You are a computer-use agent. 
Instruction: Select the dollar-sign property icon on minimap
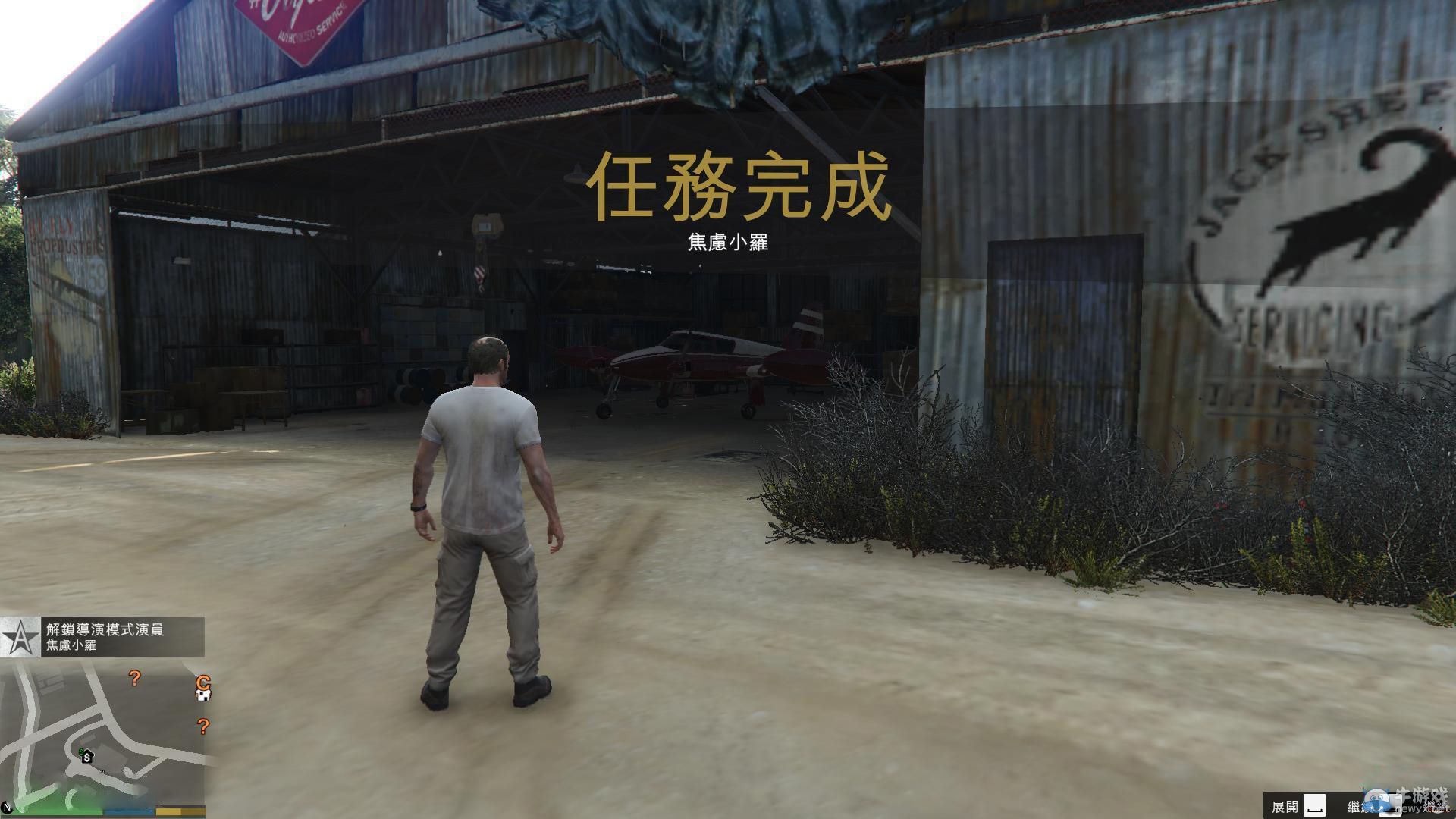(x=87, y=758)
